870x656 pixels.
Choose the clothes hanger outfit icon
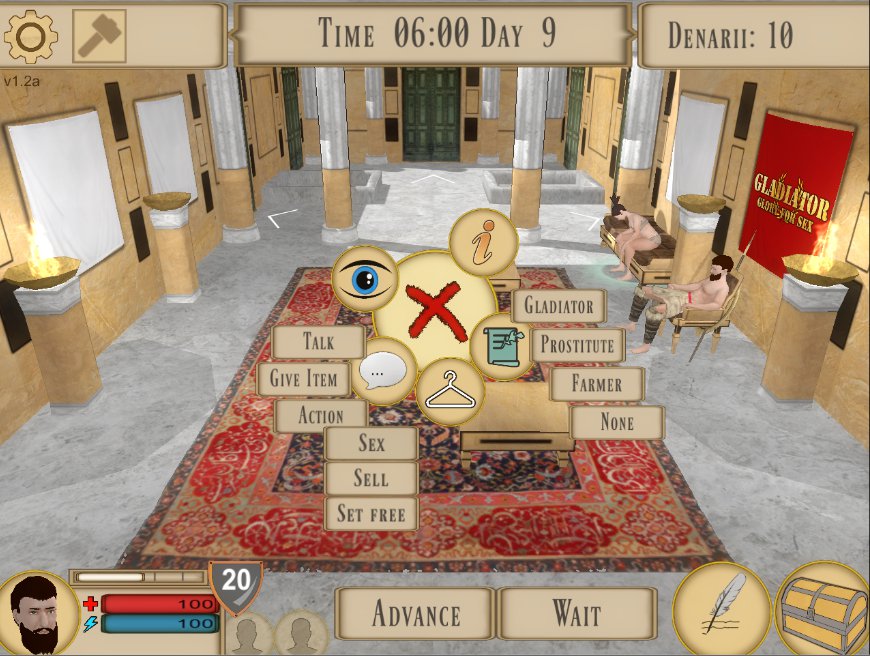click(450, 393)
